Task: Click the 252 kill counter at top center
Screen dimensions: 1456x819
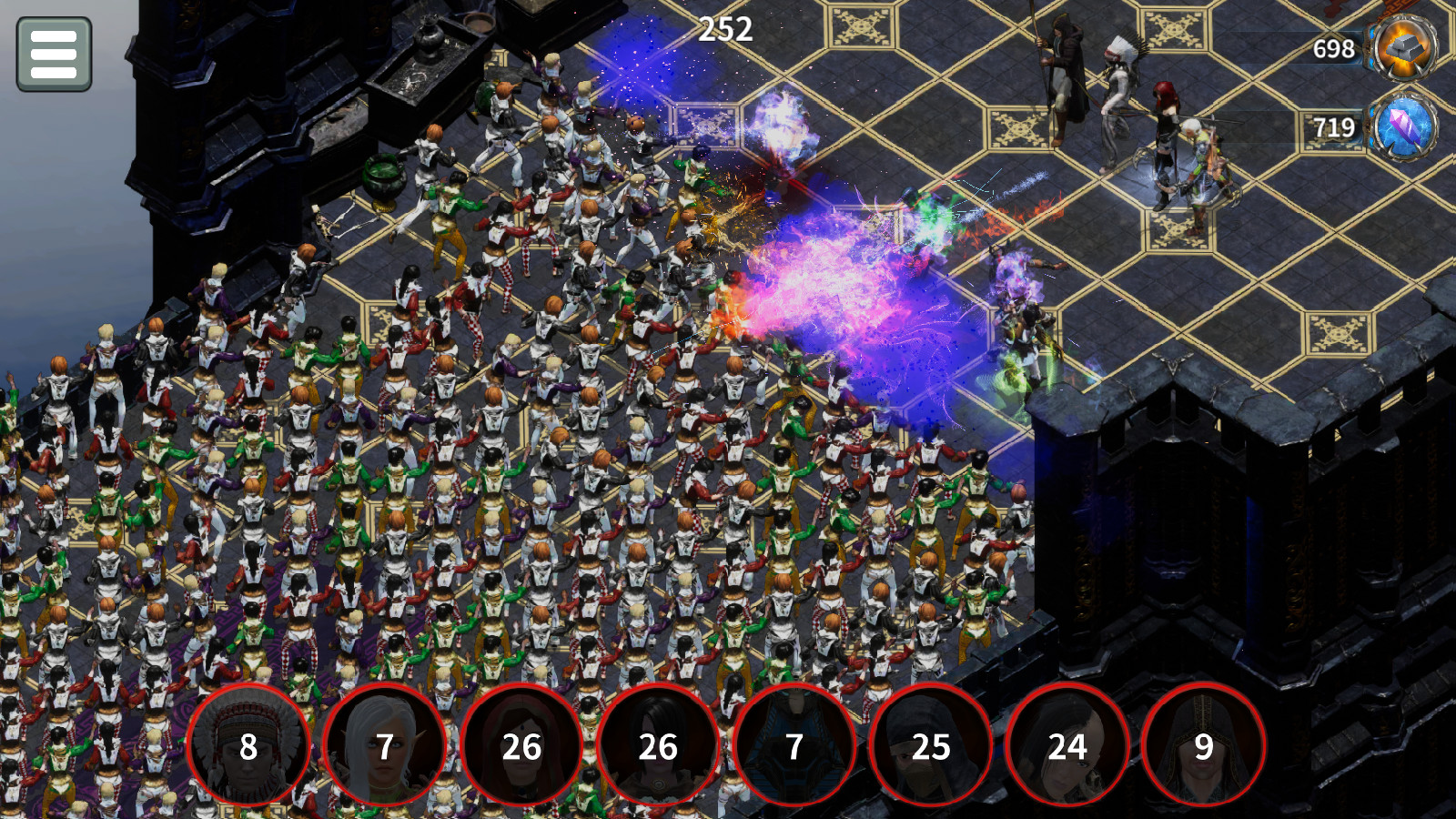Action: pyautogui.click(x=725, y=27)
